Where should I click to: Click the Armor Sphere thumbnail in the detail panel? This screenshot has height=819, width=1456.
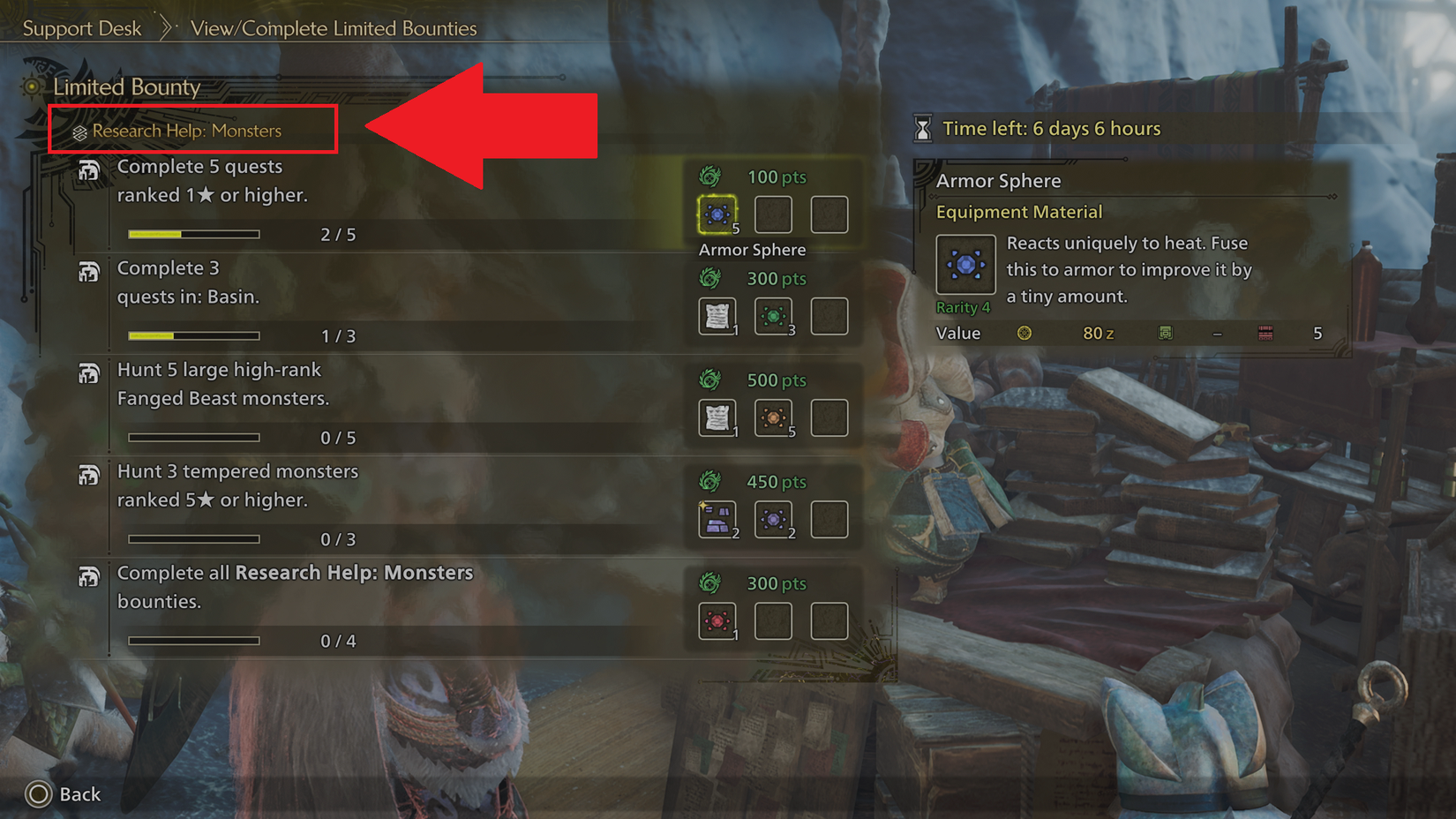[964, 263]
